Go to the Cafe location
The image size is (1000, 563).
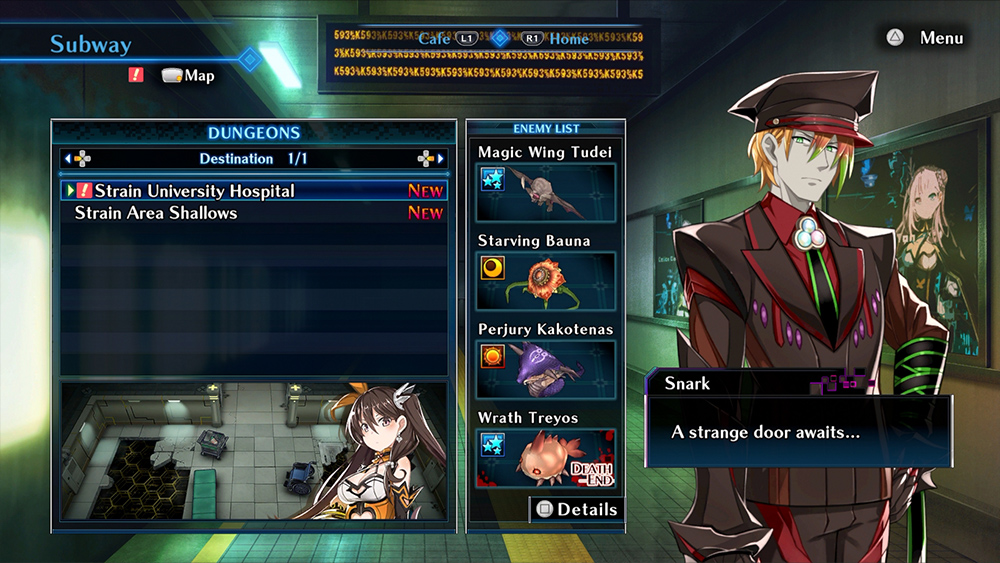tap(435, 39)
